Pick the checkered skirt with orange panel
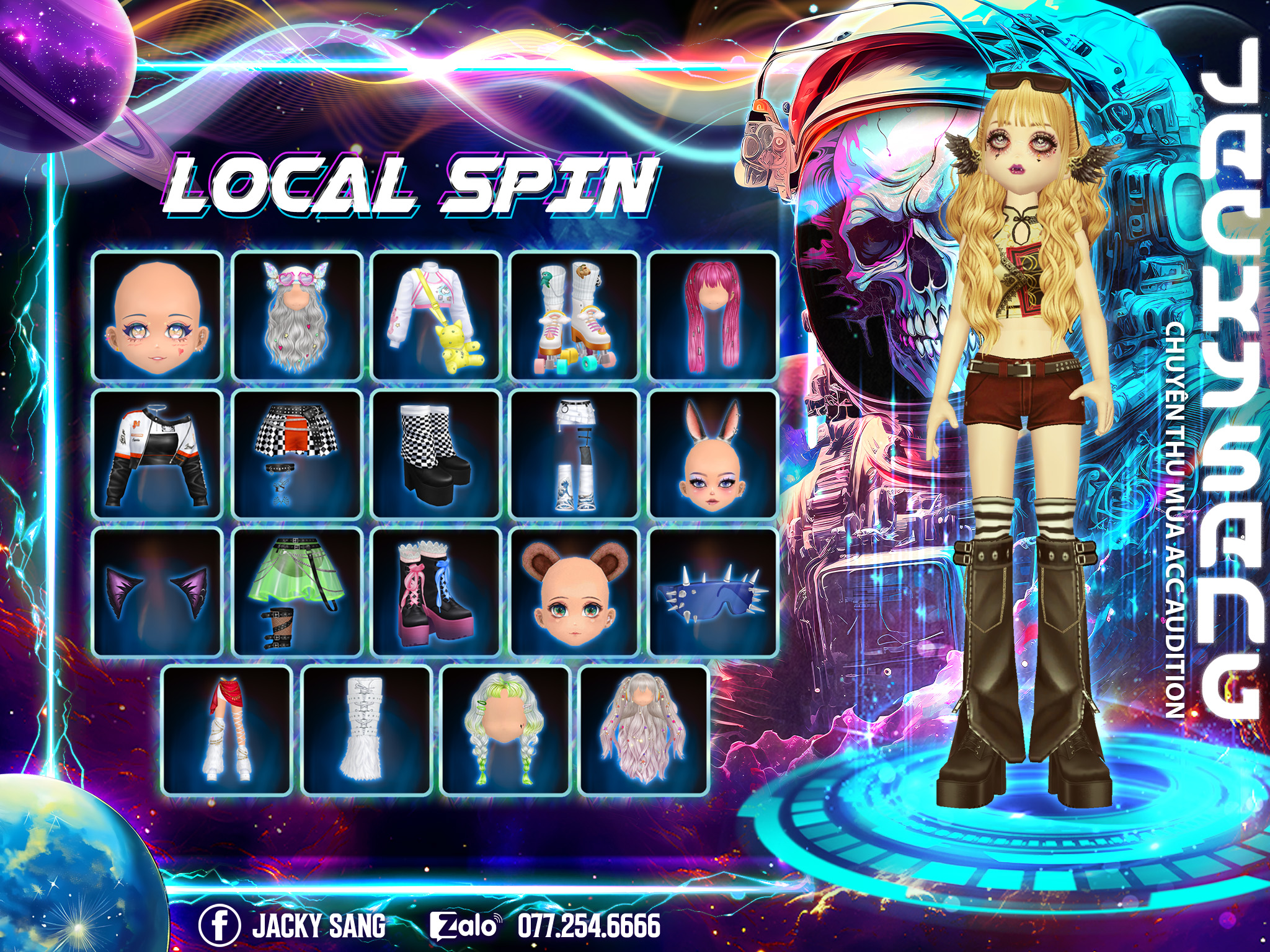Image resolution: width=1270 pixels, height=952 pixels. 297,454
